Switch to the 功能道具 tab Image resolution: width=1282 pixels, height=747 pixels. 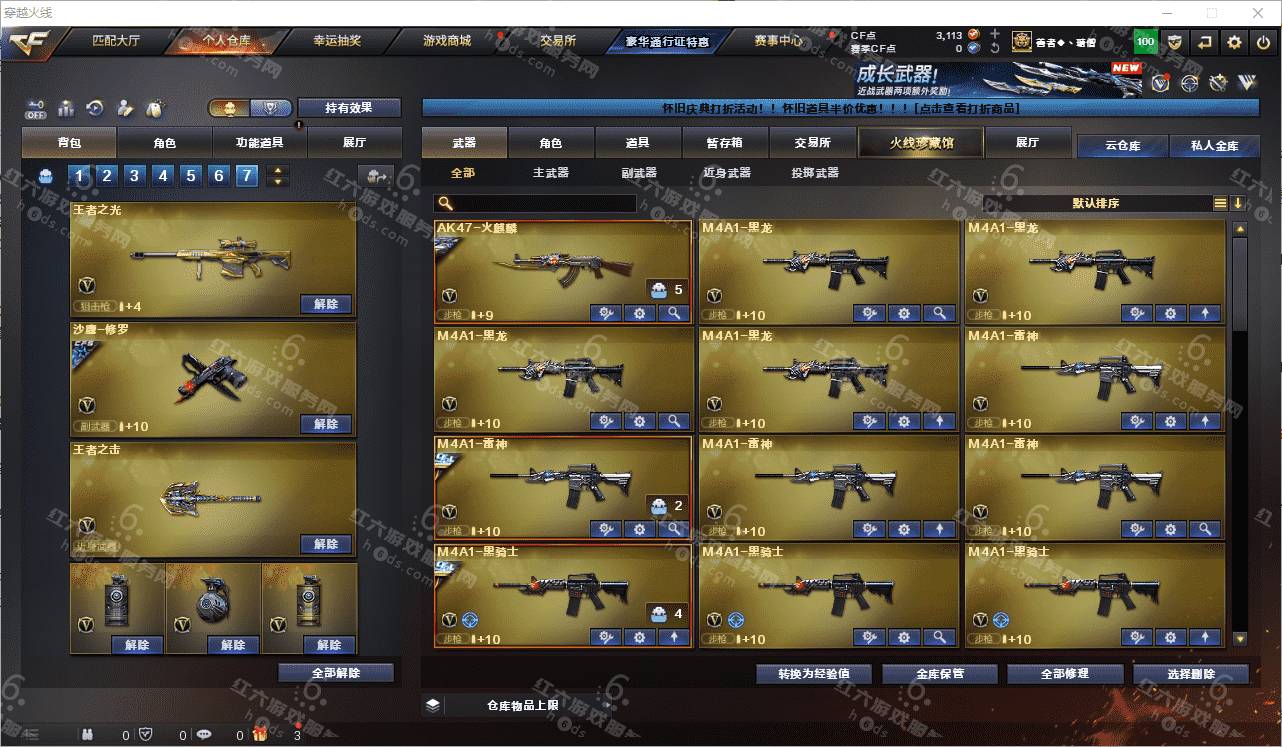260,143
